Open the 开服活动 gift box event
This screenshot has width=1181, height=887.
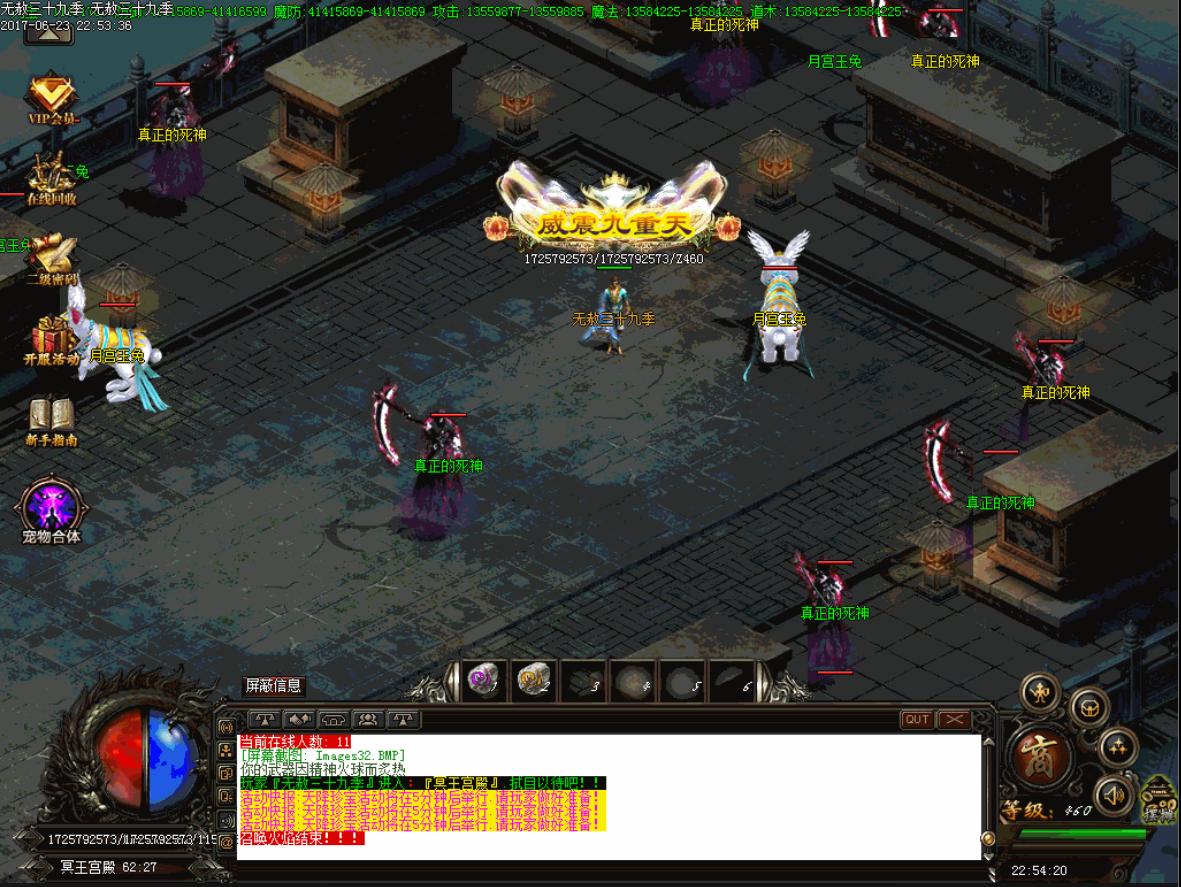[x=51, y=338]
